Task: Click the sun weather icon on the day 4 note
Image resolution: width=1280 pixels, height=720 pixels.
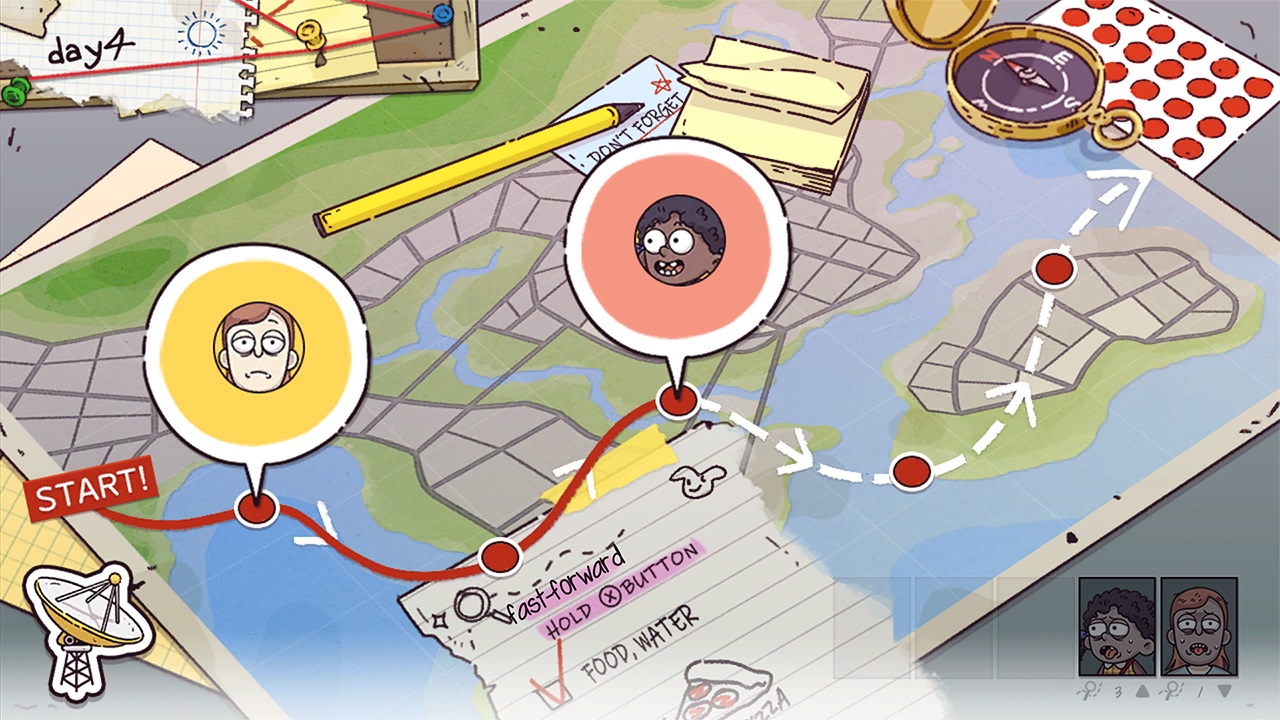Action: point(200,33)
